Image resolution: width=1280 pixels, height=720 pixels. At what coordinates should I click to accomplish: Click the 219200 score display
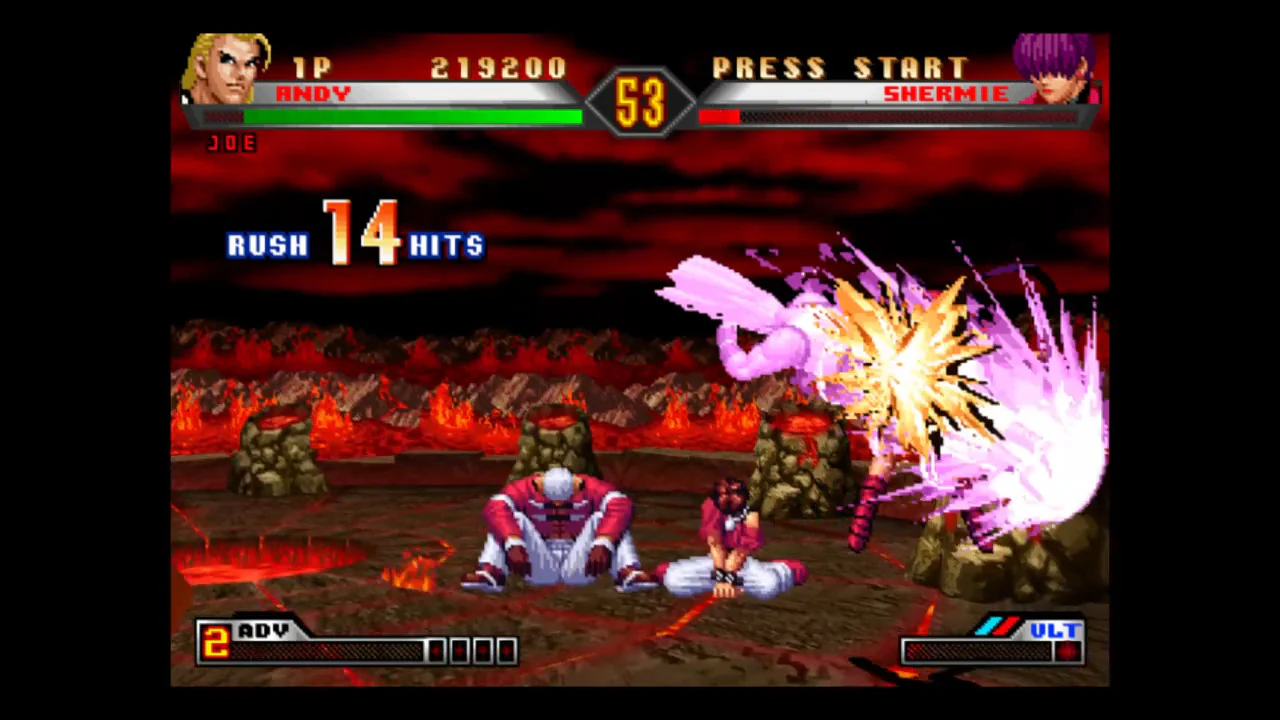click(x=498, y=67)
